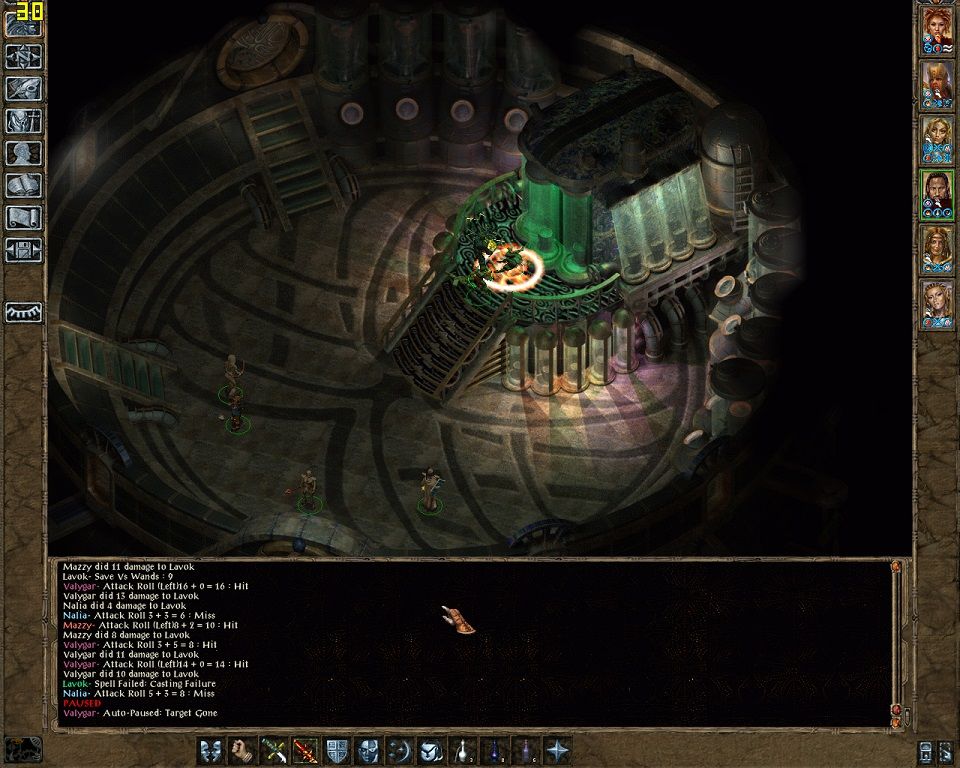The image size is (960, 768).
Task: Select the flaming red sword slot
Action: [305, 749]
